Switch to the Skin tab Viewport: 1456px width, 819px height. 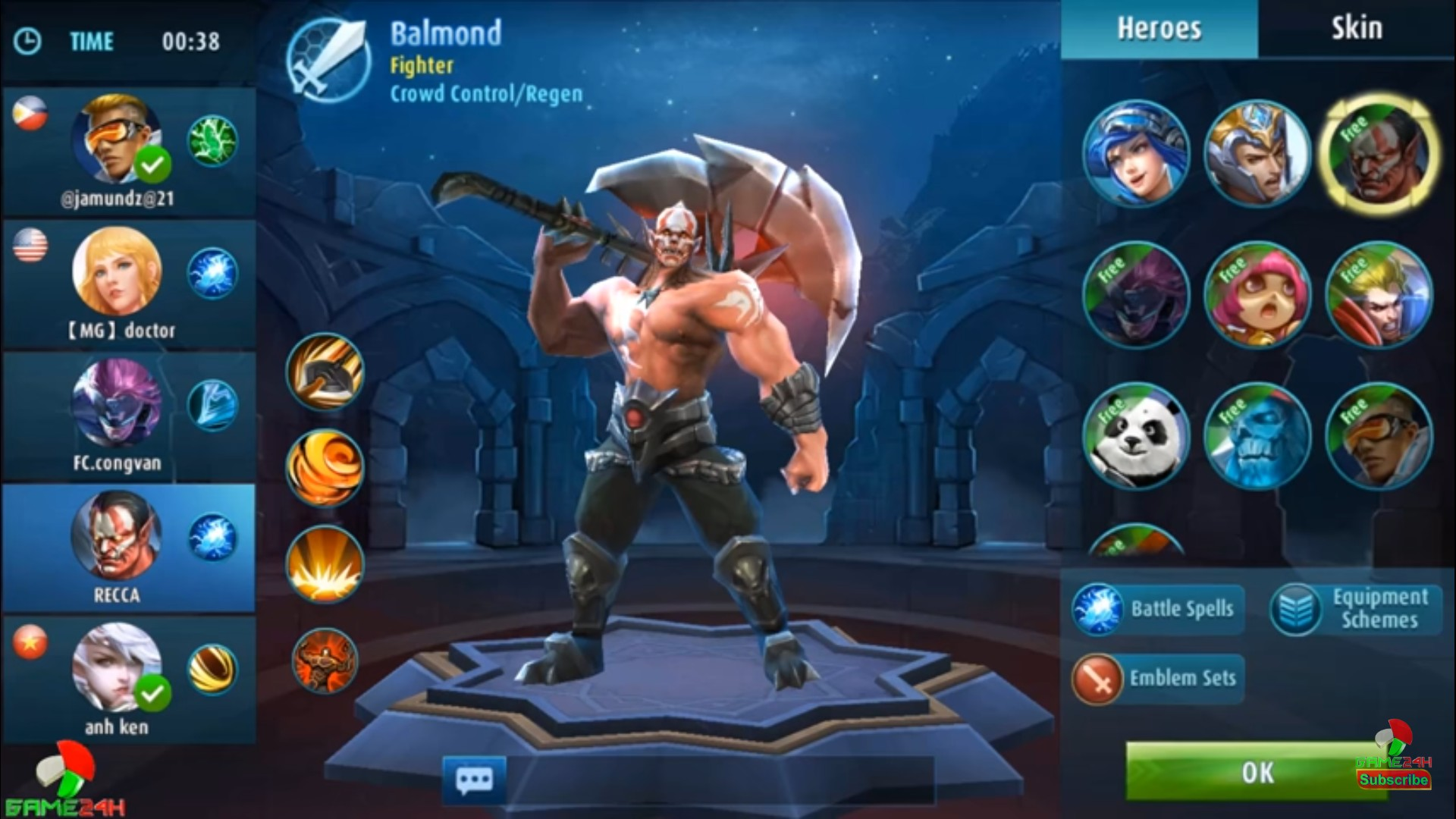[x=1355, y=28]
